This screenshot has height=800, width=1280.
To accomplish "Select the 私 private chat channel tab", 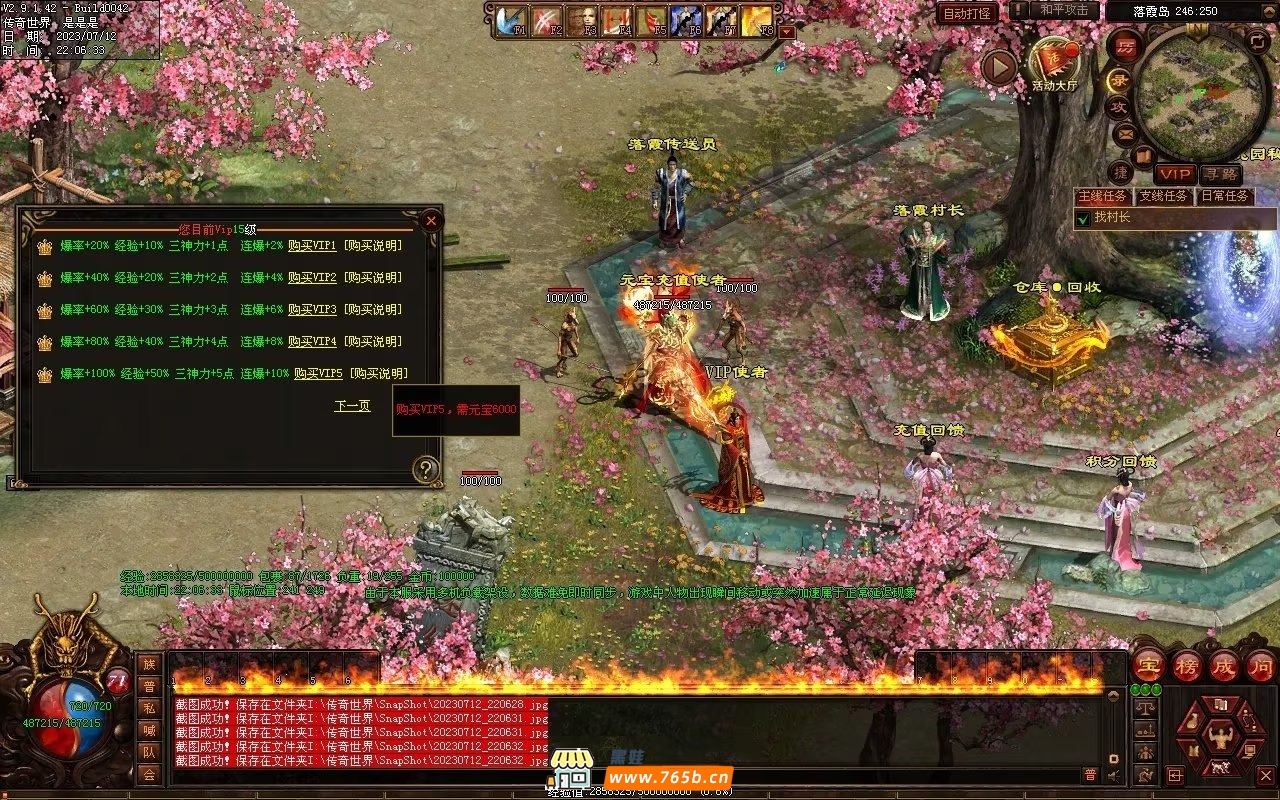I will pos(149,708).
